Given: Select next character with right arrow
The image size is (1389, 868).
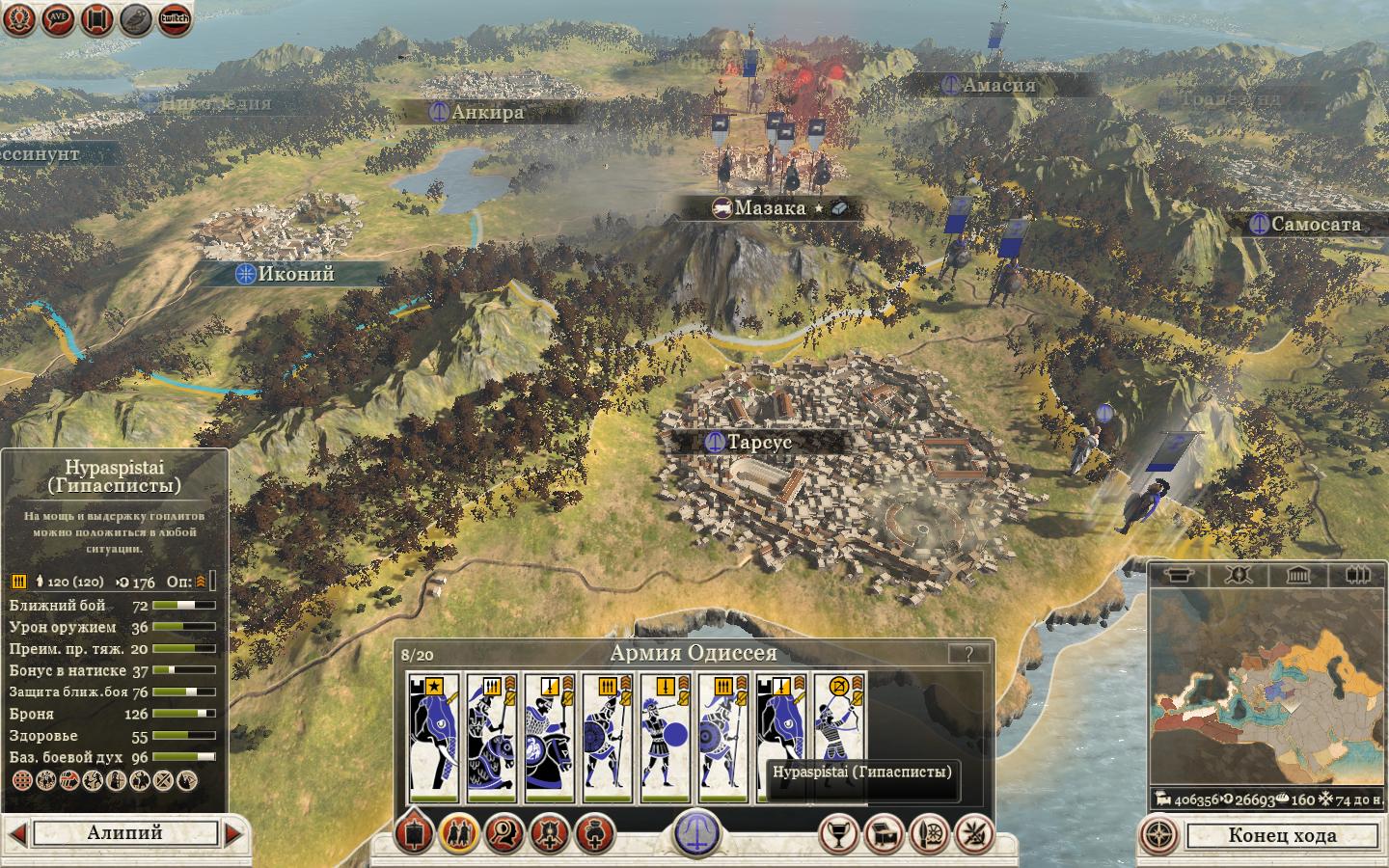Looking at the screenshot, I should coord(234,833).
